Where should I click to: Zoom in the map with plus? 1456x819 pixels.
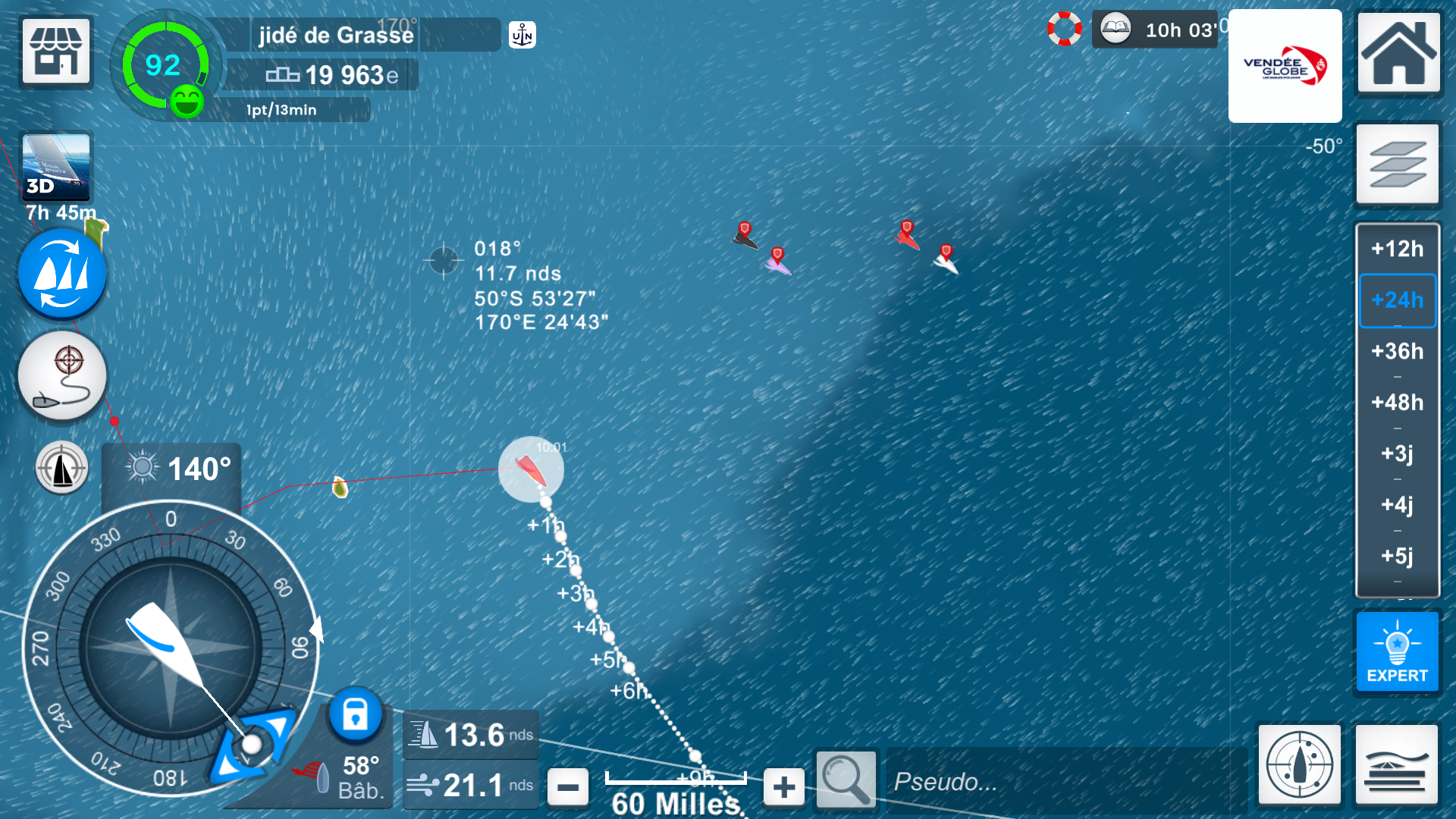pos(784,787)
